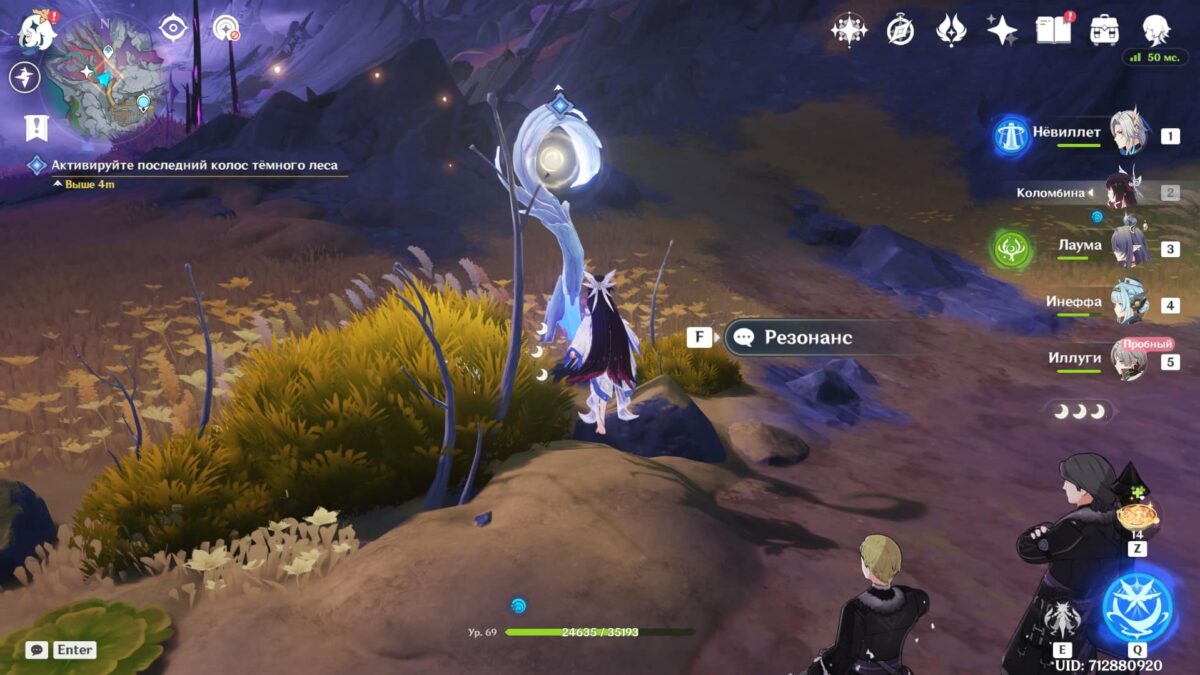Viewport: 1200px width, 675px height.
Task: Open the quest menu star icon
Action: 25,77
